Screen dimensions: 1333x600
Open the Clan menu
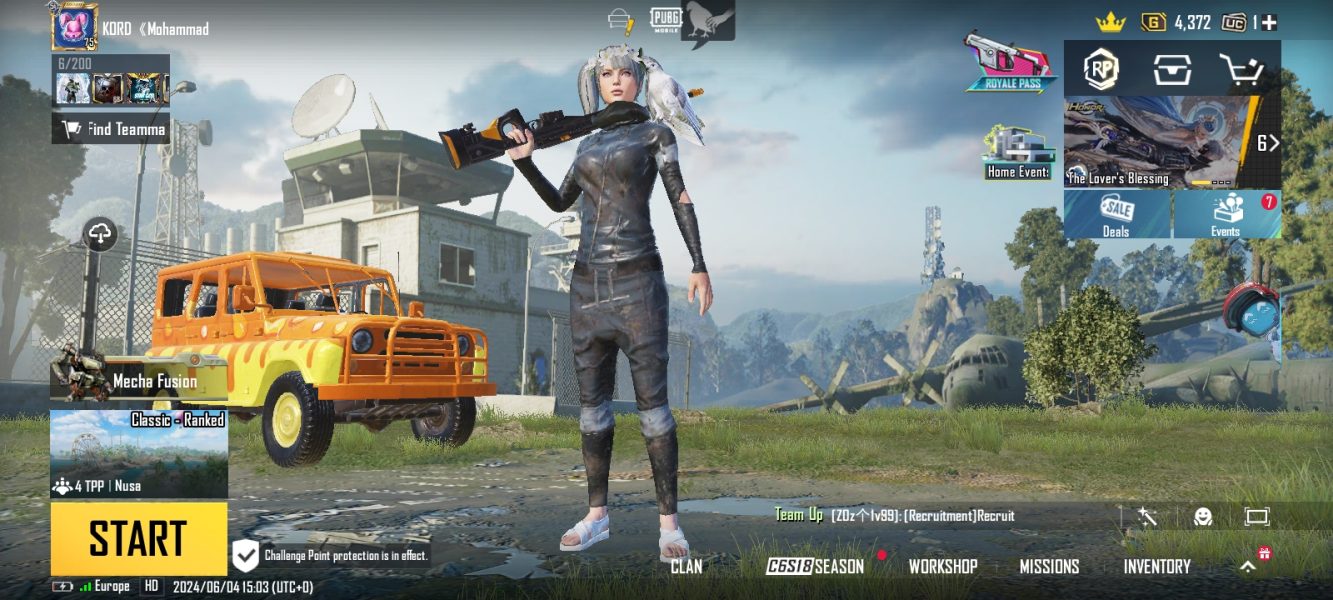(x=686, y=566)
